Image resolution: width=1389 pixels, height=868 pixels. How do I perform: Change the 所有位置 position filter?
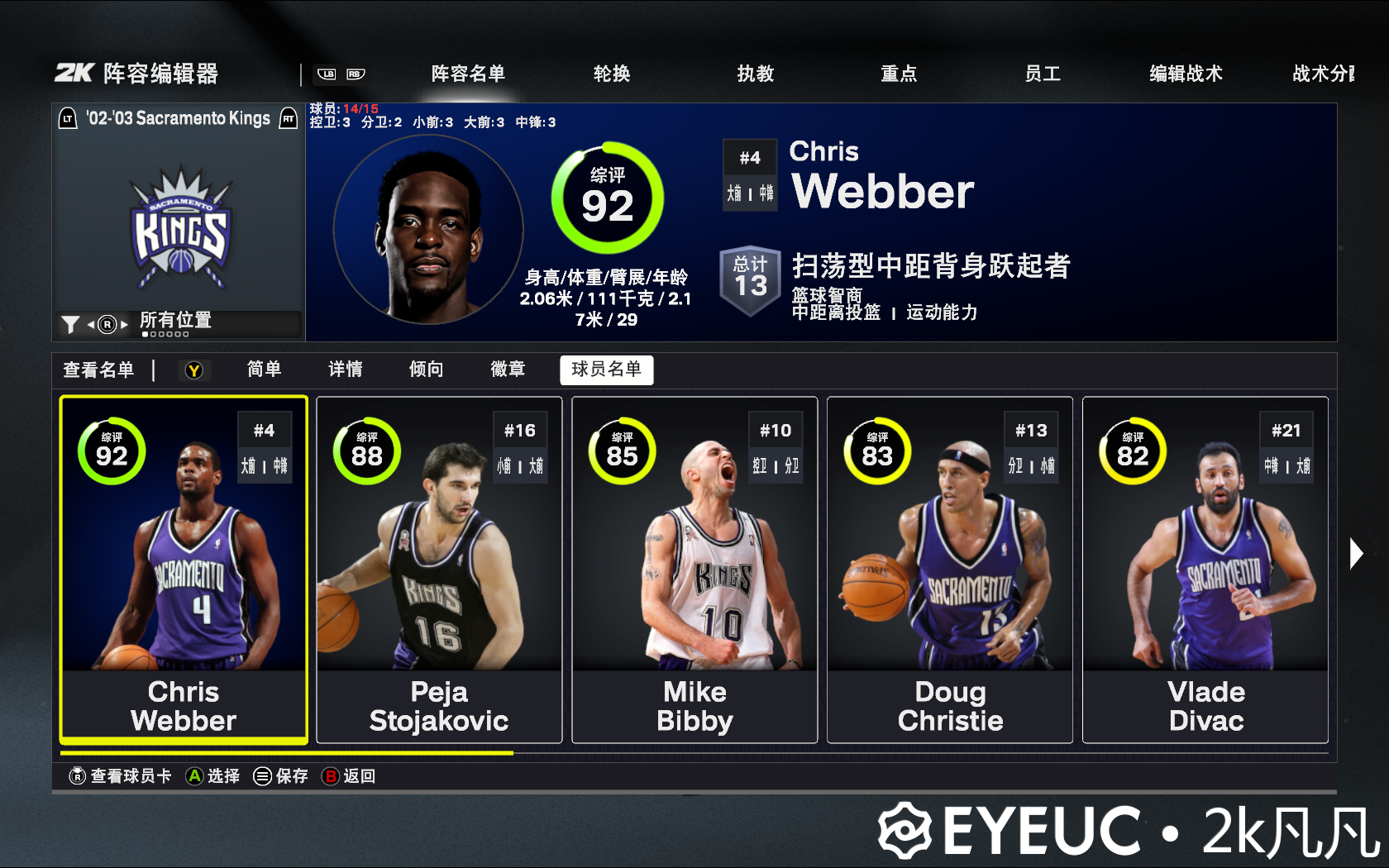175,322
